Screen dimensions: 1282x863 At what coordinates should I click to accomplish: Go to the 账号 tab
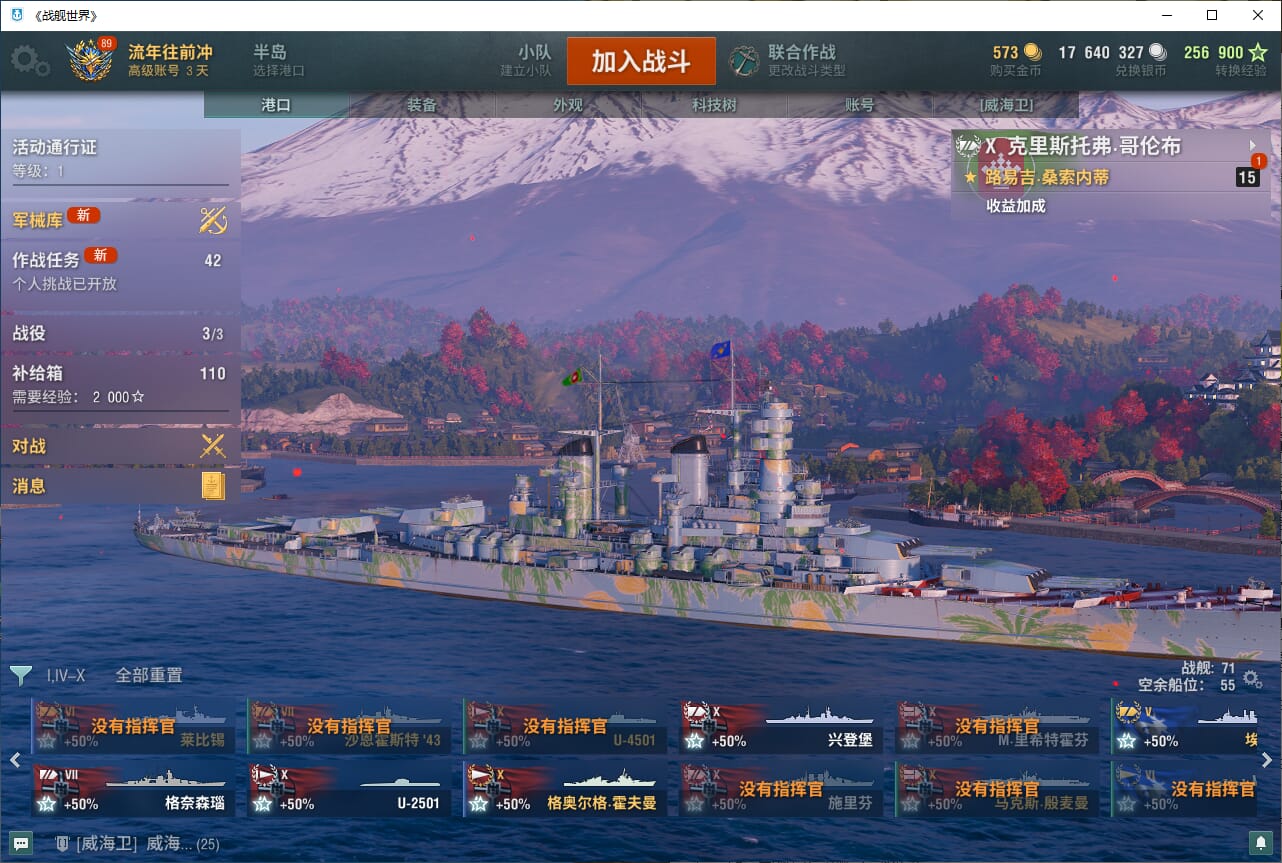point(859,105)
